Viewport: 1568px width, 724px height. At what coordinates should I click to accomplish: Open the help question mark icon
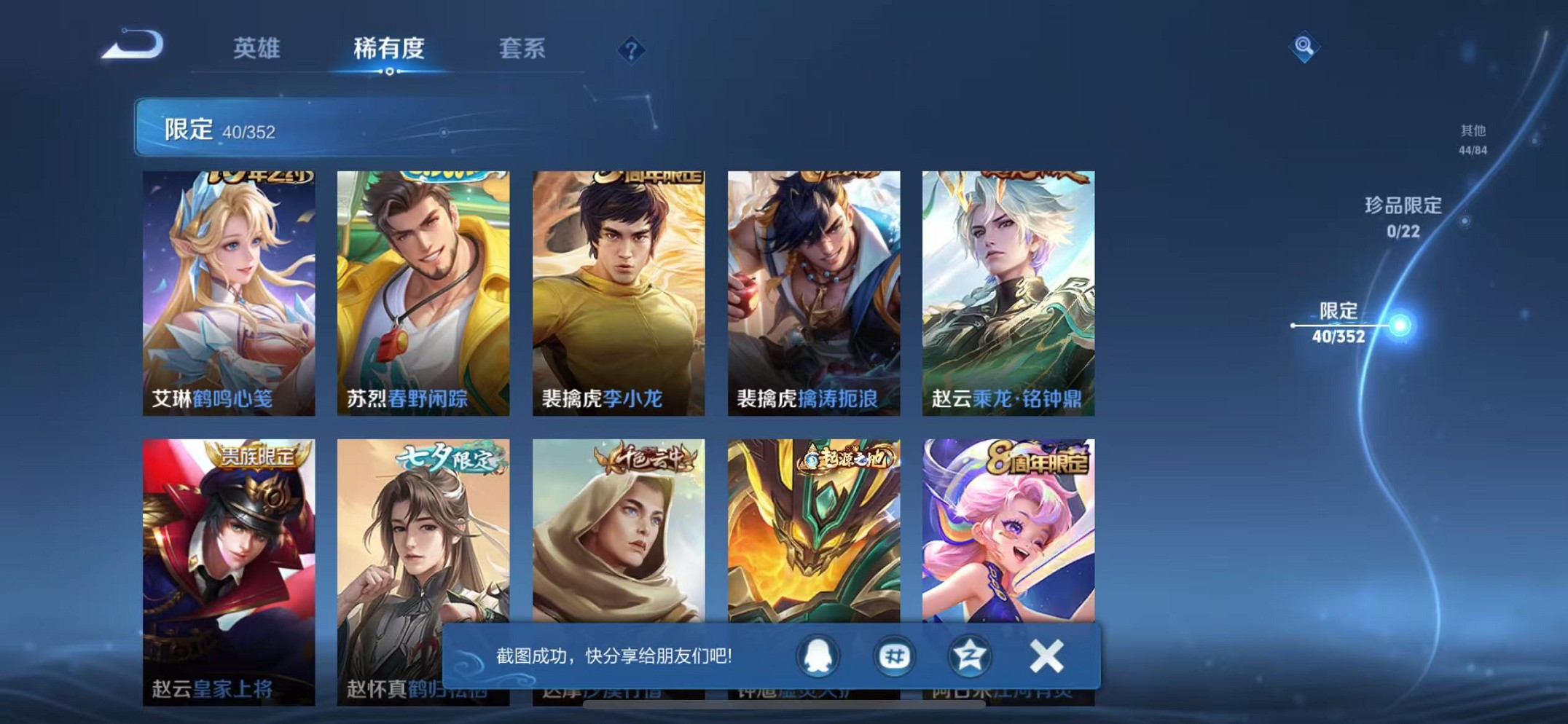tap(632, 50)
